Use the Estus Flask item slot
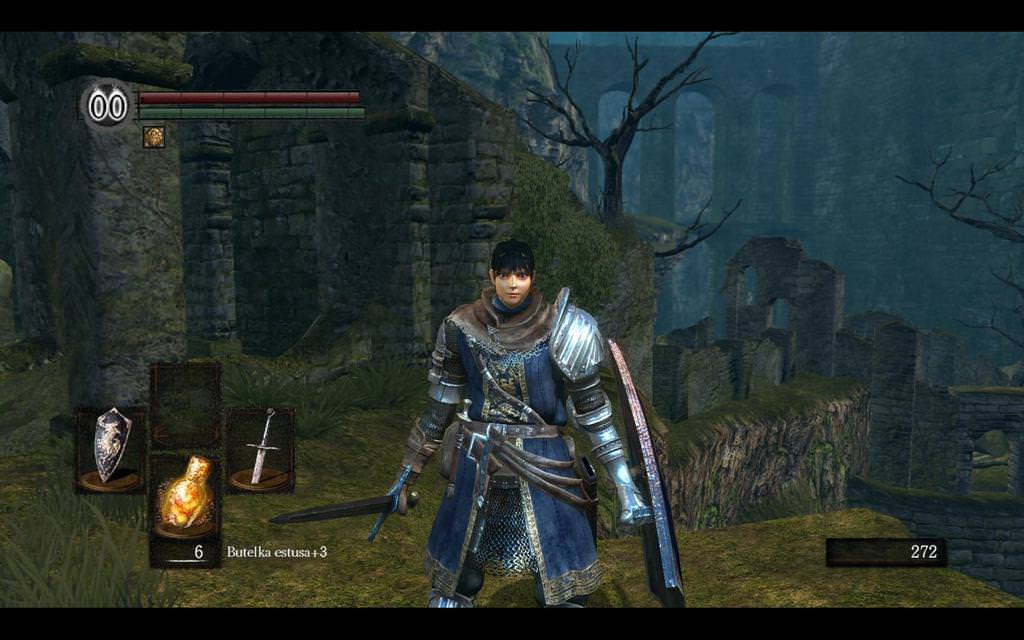Viewport: 1024px width, 640px height. pyautogui.click(x=186, y=496)
